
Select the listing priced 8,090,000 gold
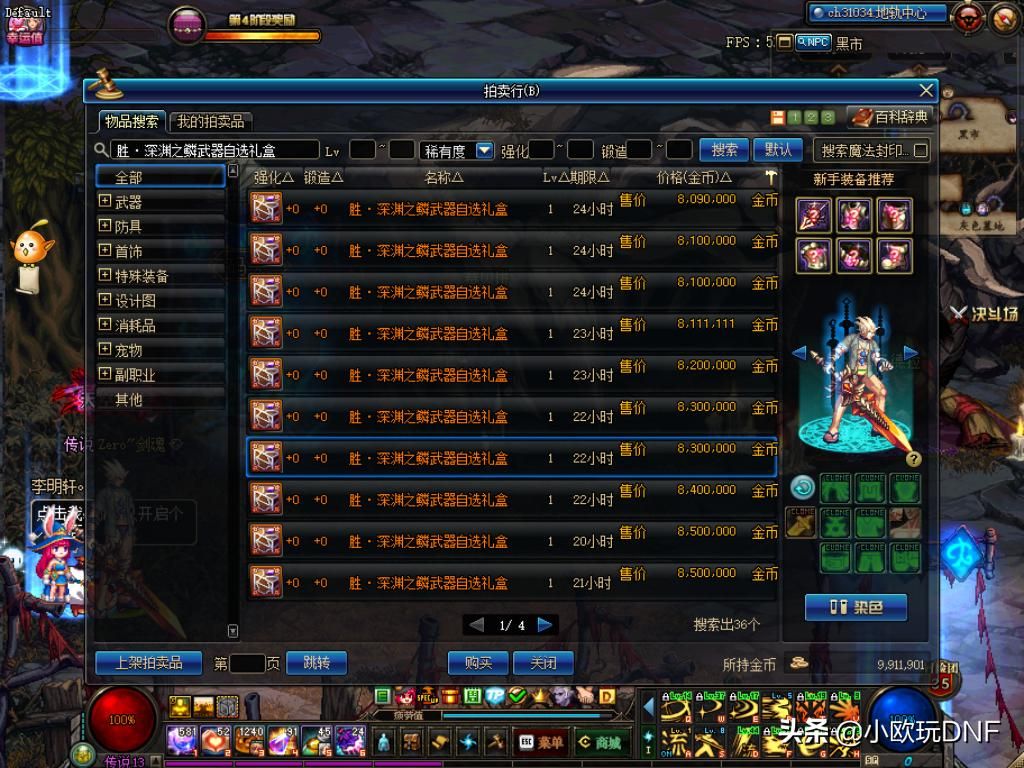click(x=510, y=209)
